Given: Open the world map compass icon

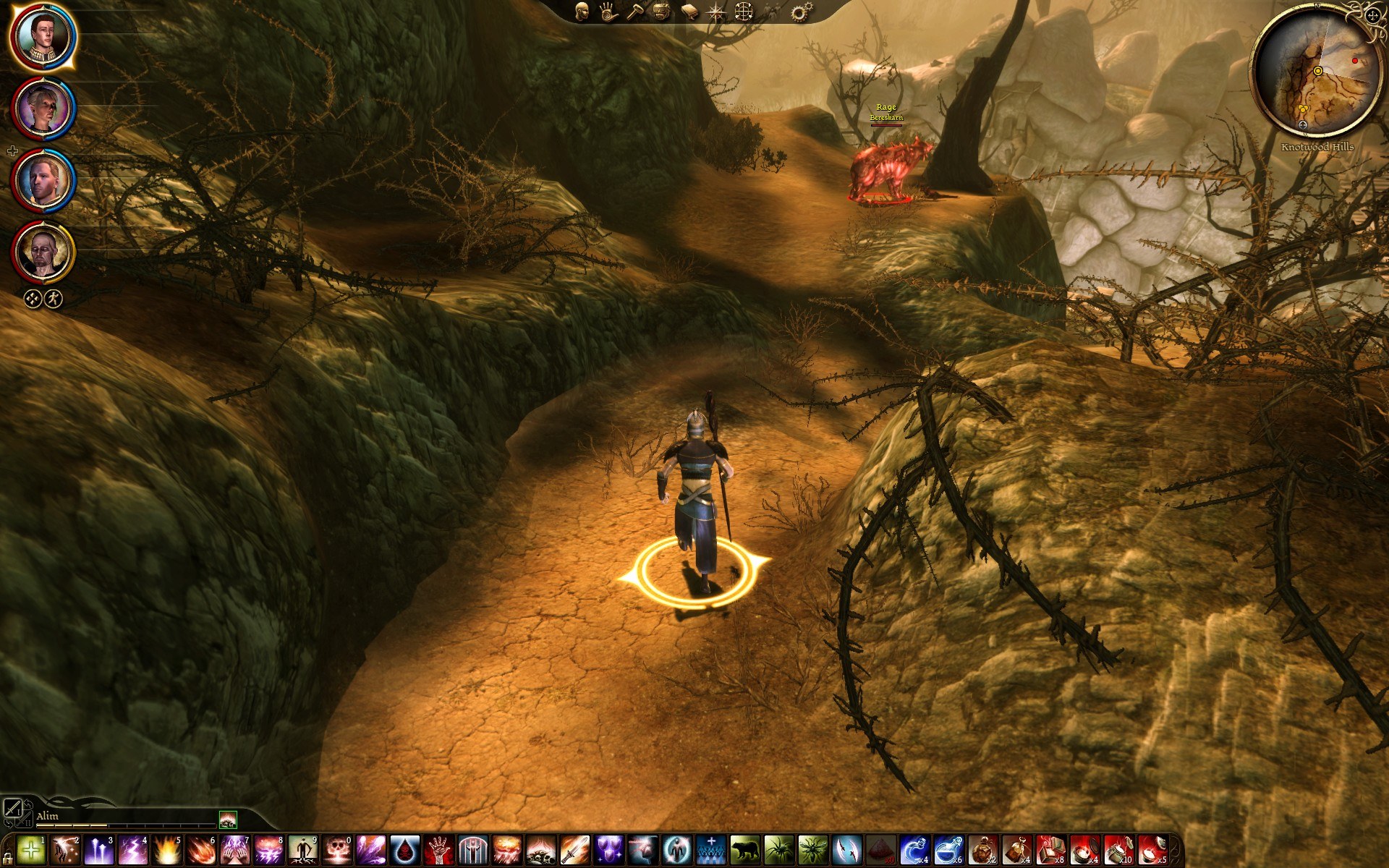Looking at the screenshot, I should pos(716,12).
